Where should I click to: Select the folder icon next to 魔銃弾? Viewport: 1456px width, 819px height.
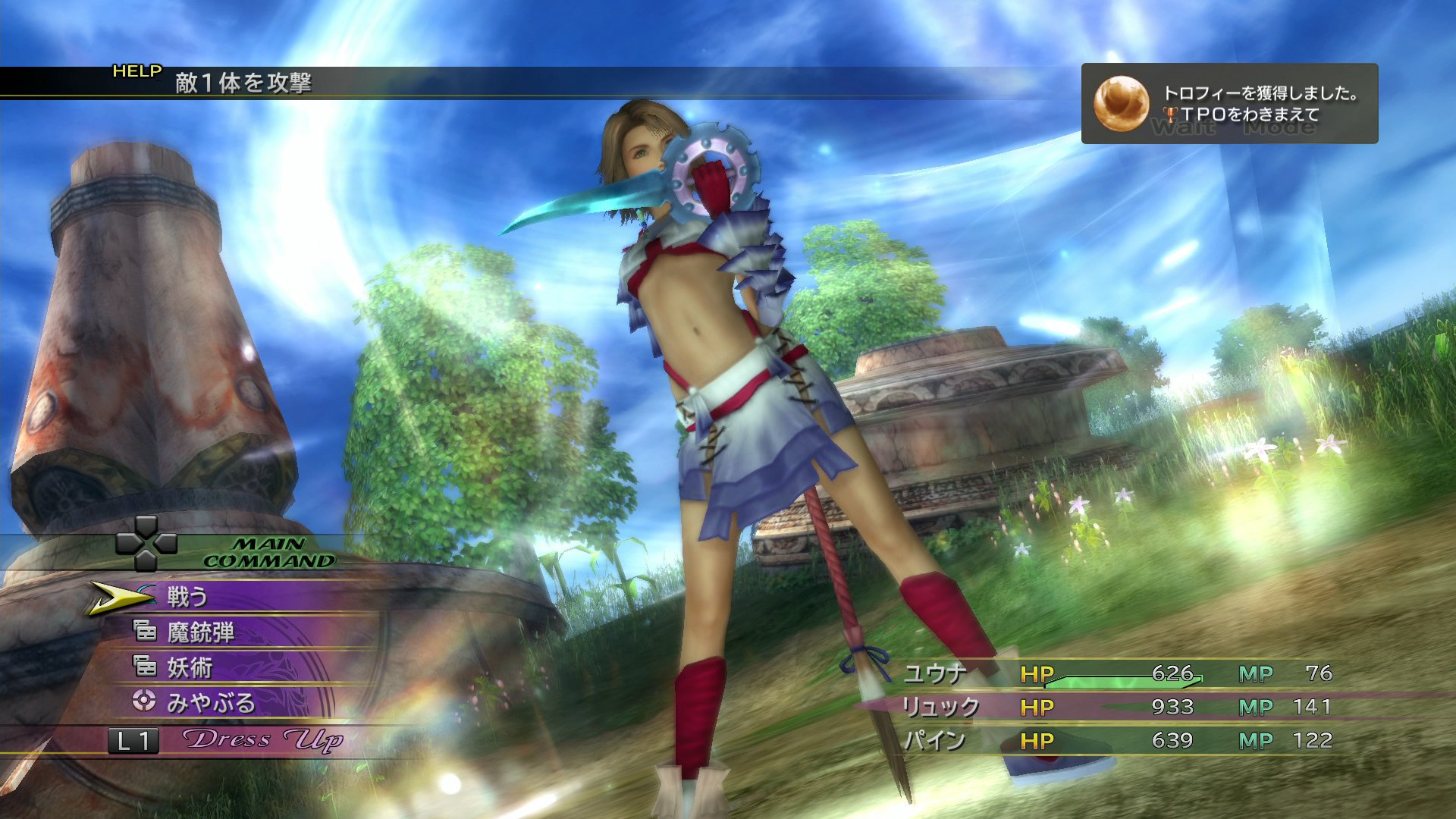click(x=147, y=631)
